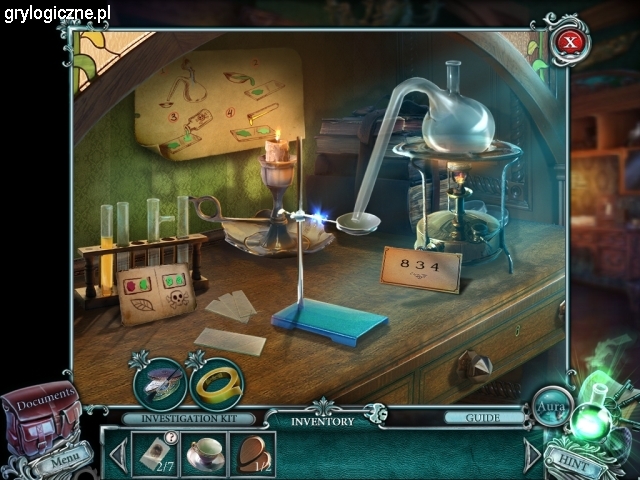Show previous inventory items with left arrow
The height and width of the screenshot is (480, 640).
pyautogui.click(x=117, y=455)
